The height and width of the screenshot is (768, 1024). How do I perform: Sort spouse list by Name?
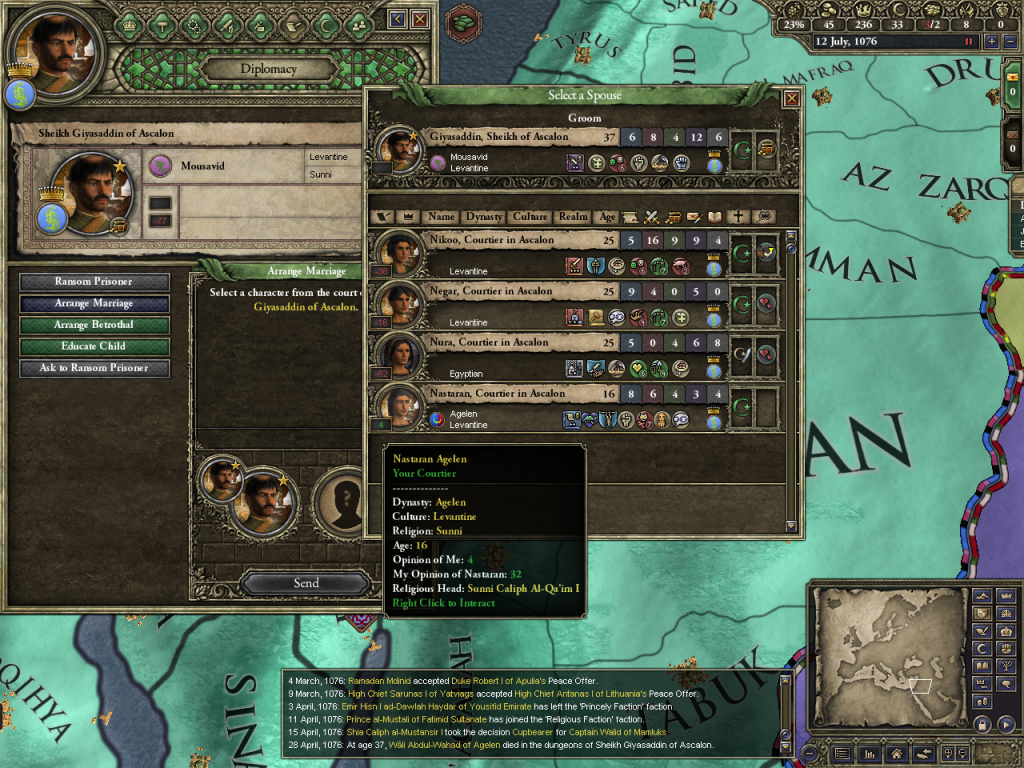pos(441,216)
